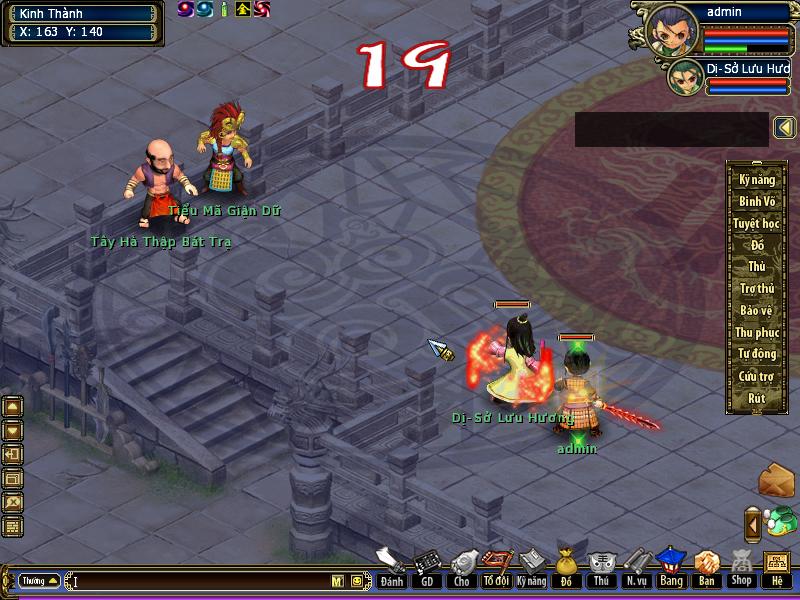Open the Thường chat channel selector
Viewport: 800px width, 600px height.
(39, 580)
